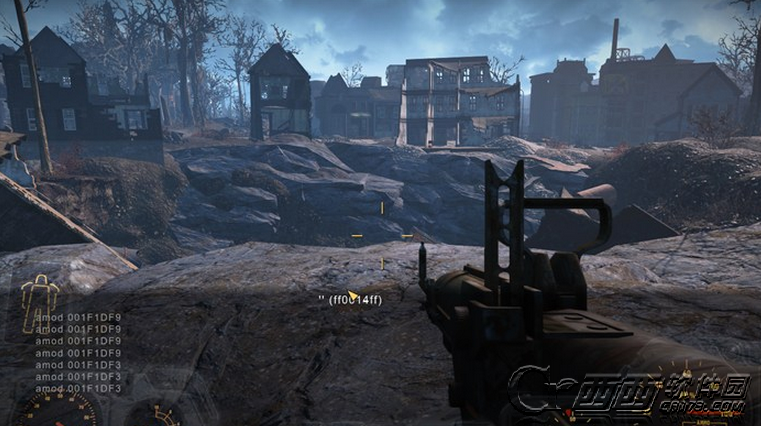Select the console reference ID ff0014ff label
The width and height of the screenshot is (761, 426).
(x=350, y=299)
